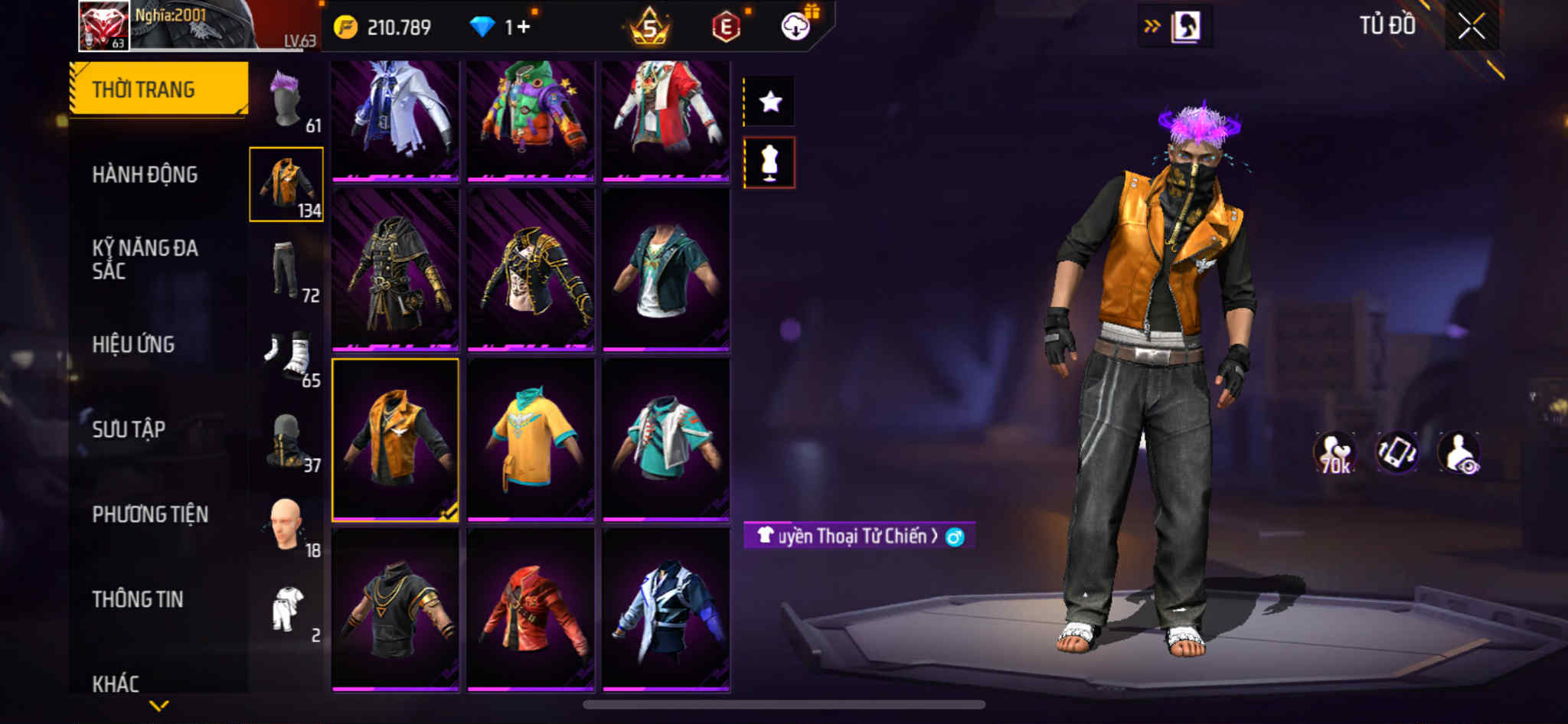Choose the purple hair headwear category

pyautogui.click(x=287, y=101)
